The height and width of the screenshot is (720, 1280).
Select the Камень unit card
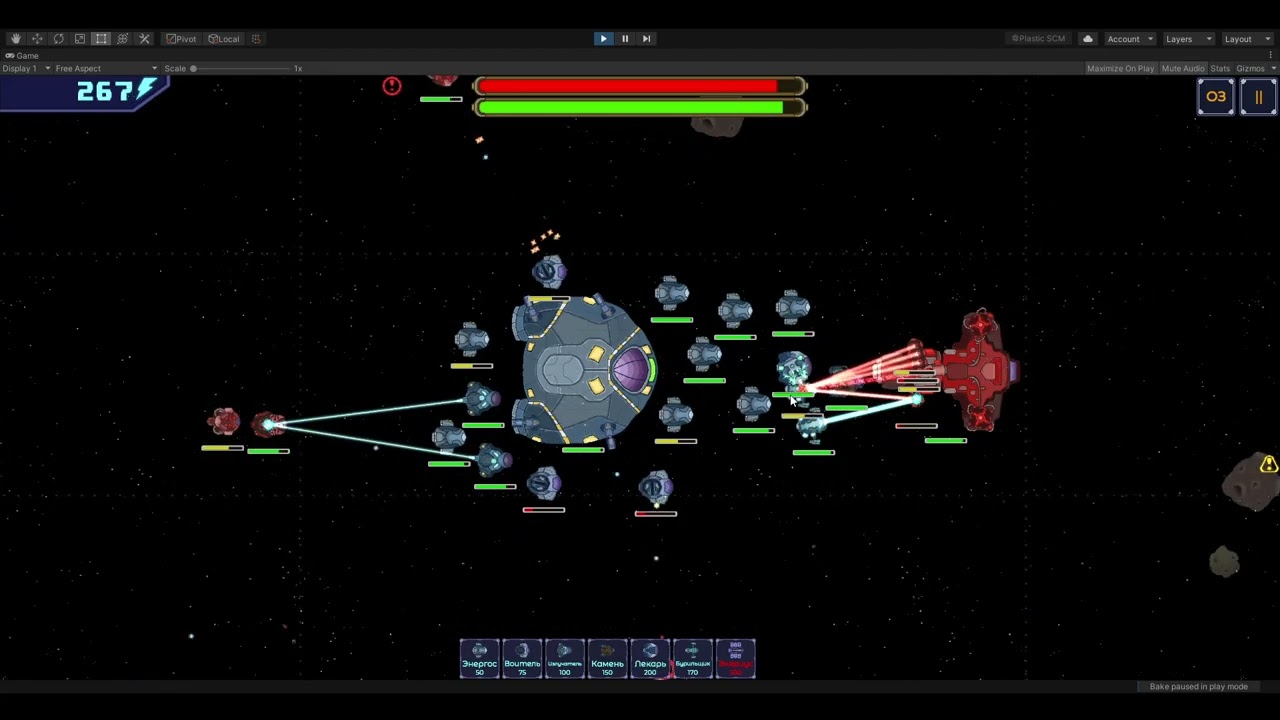coord(607,659)
